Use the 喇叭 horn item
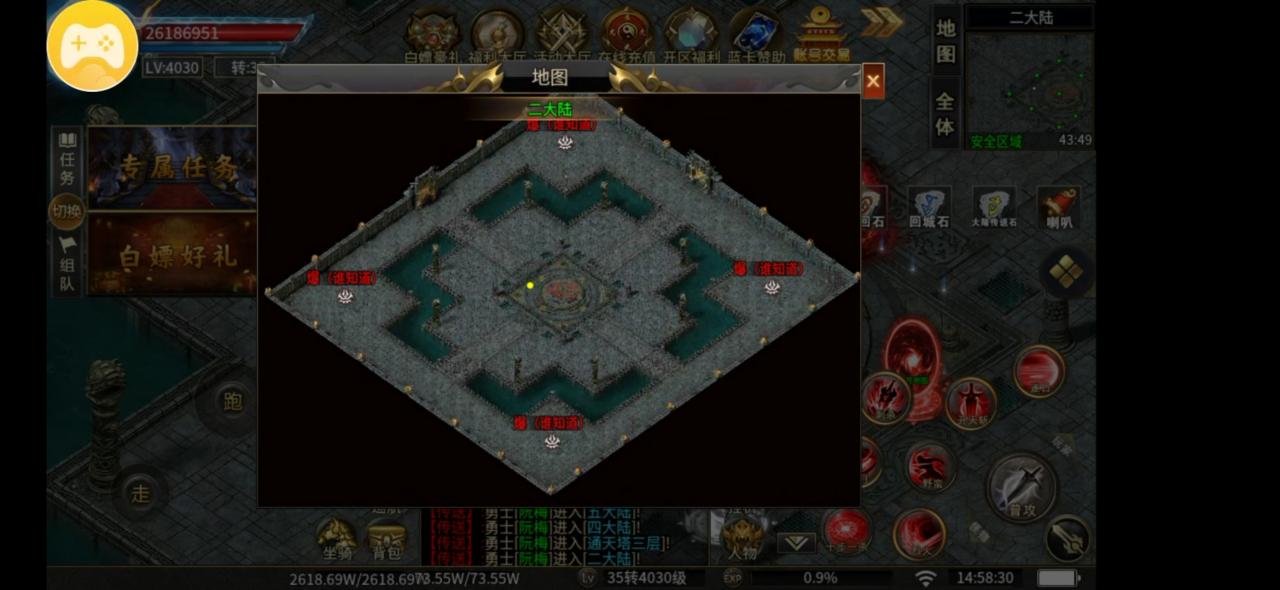 tap(1057, 207)
